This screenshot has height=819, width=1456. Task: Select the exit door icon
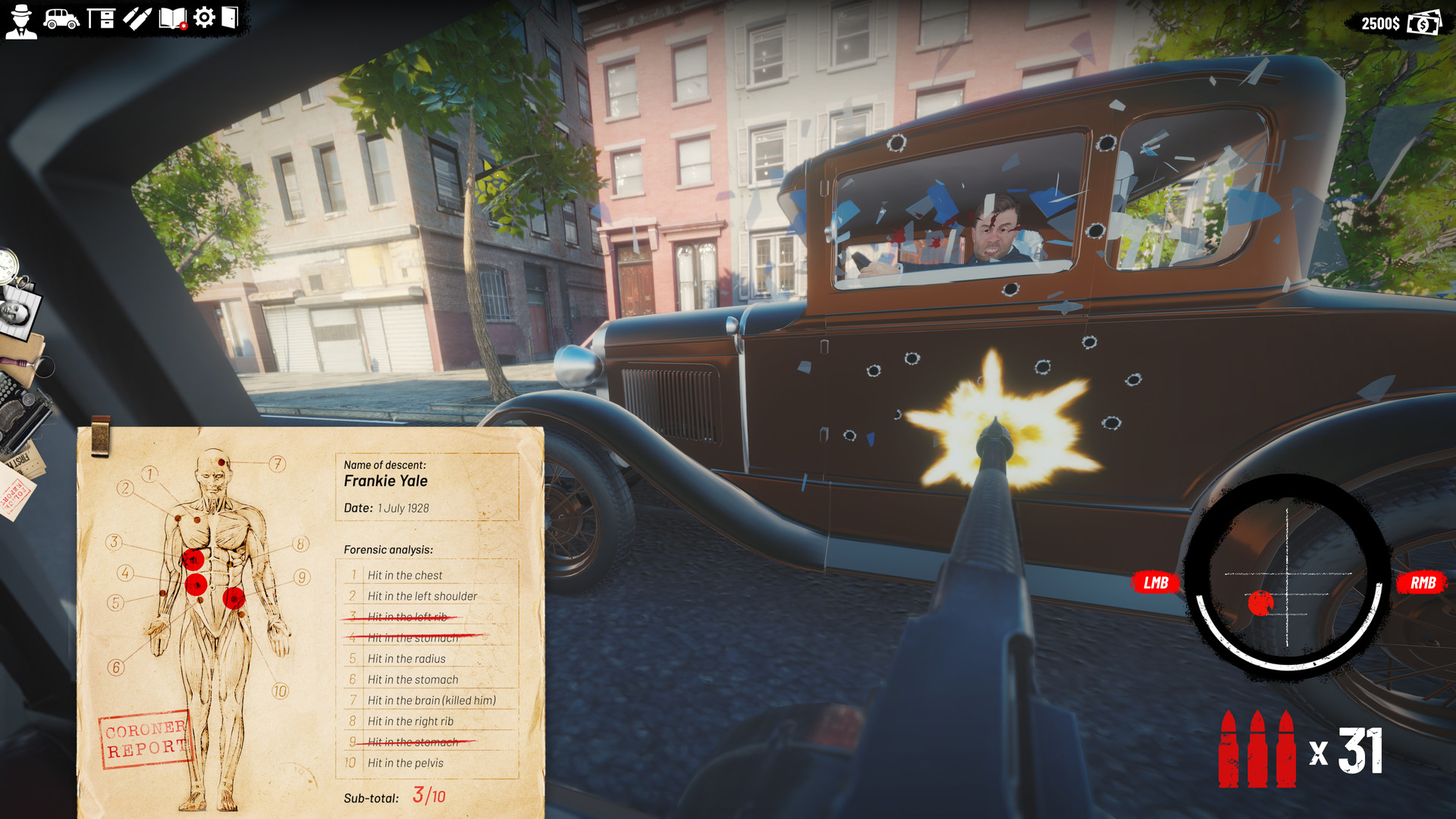(230, 17)
